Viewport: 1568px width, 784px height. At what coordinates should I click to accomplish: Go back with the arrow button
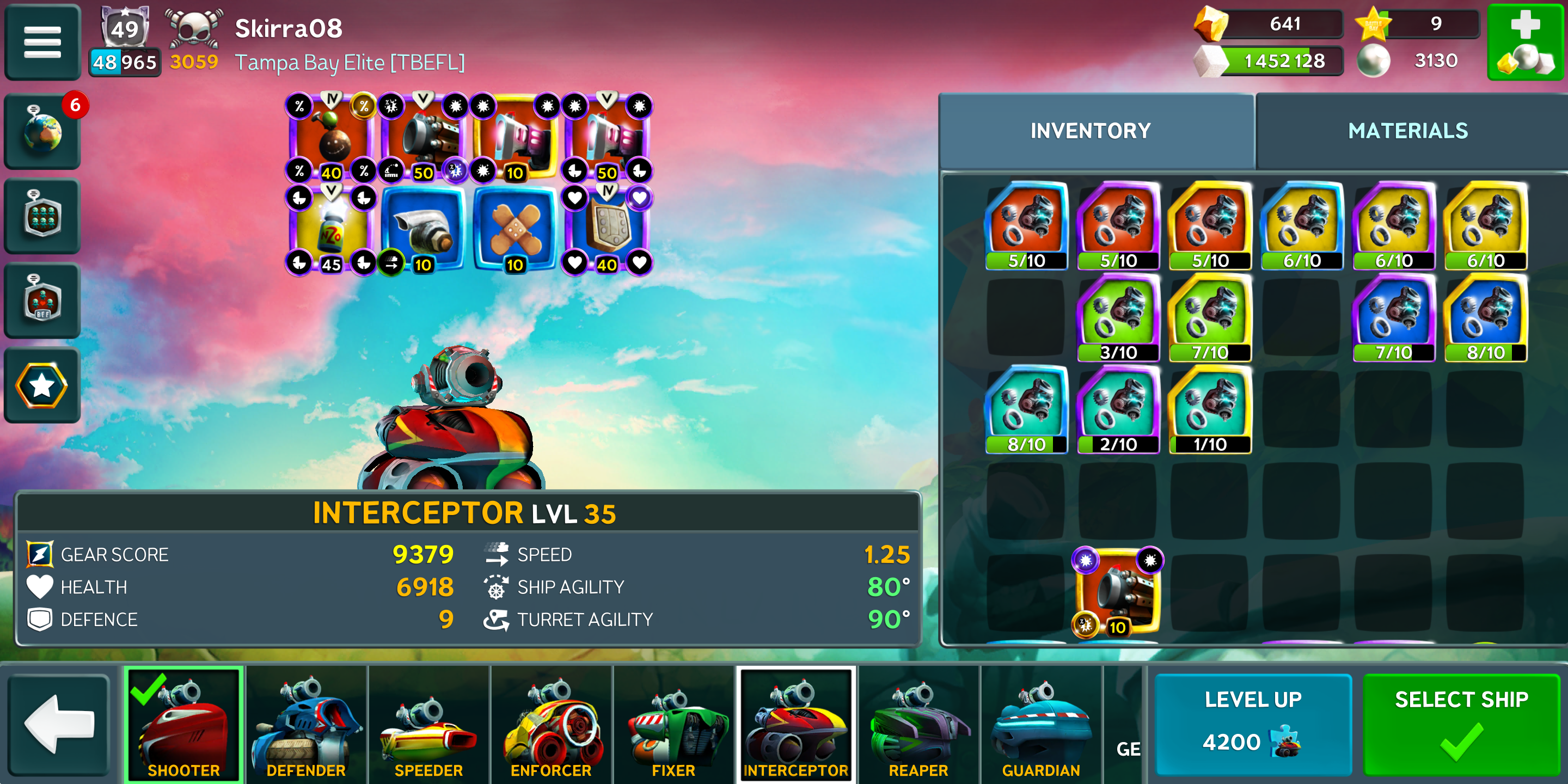(x=59, y=723)
